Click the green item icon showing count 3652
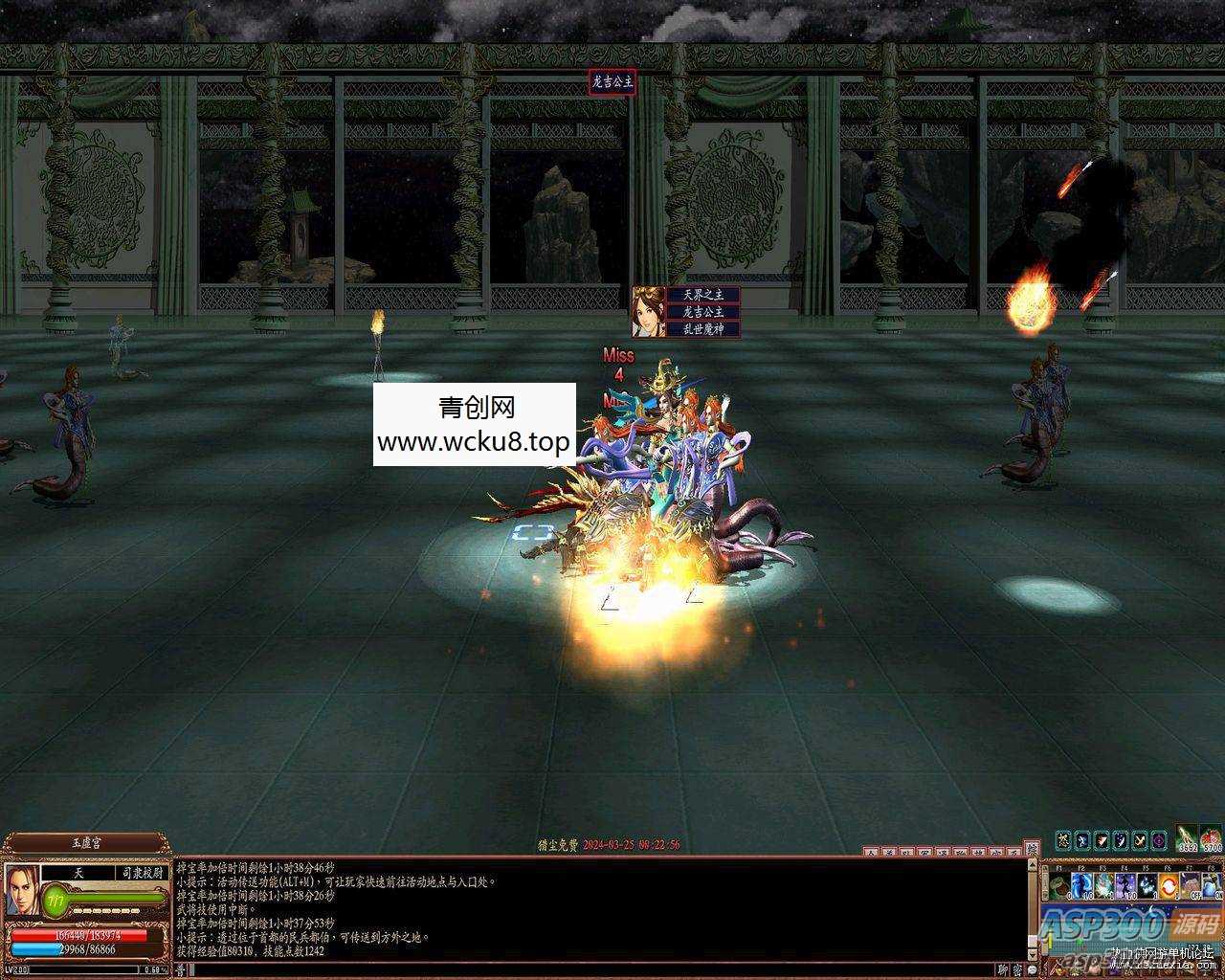 click(1186, 836)
